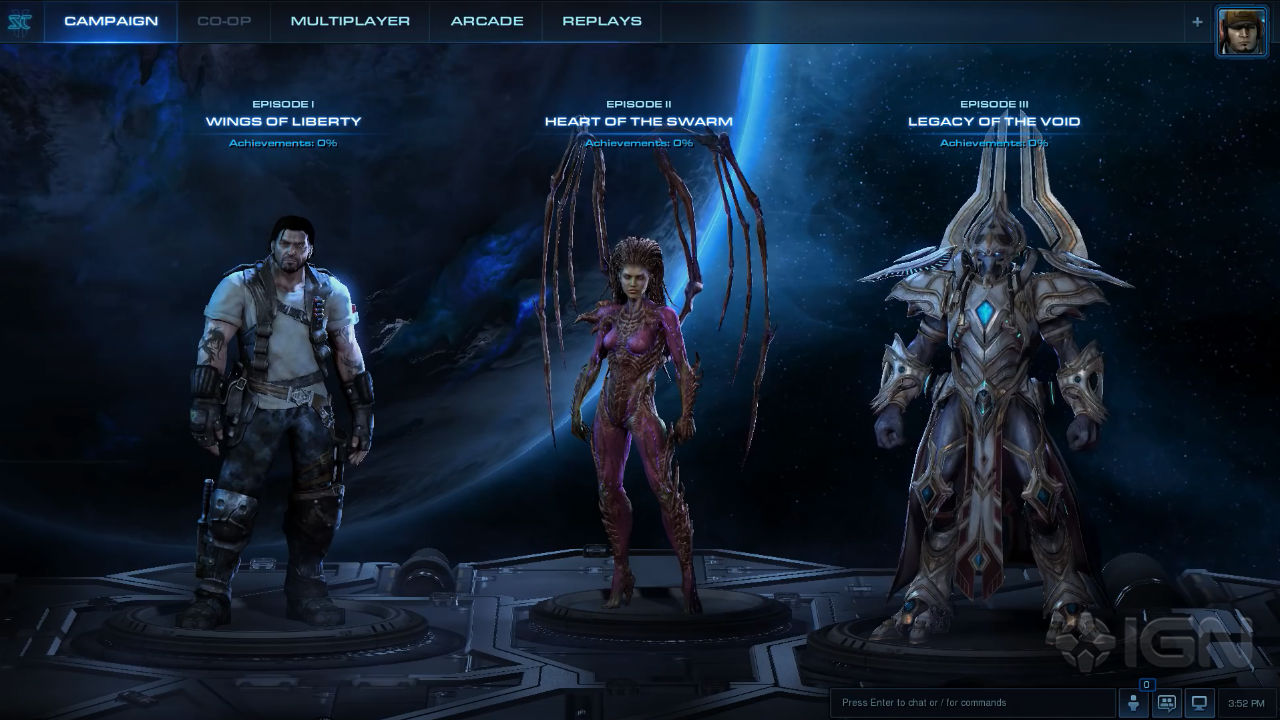Open the friends list icon
Screen dimensions: 1280x720
1134,703
